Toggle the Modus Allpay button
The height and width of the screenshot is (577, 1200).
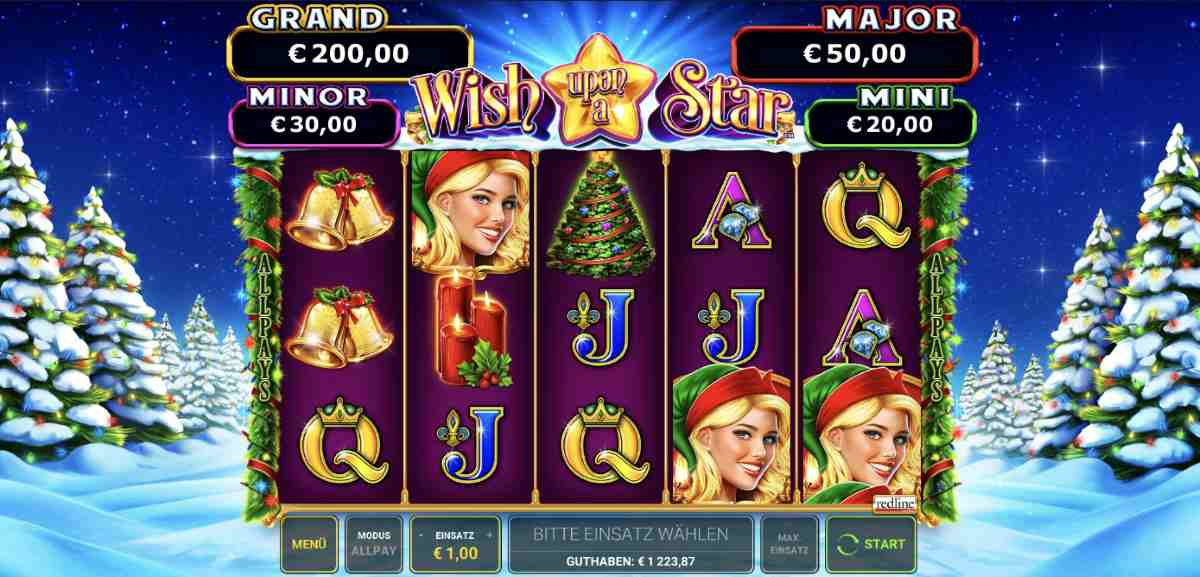click(375, 545)
